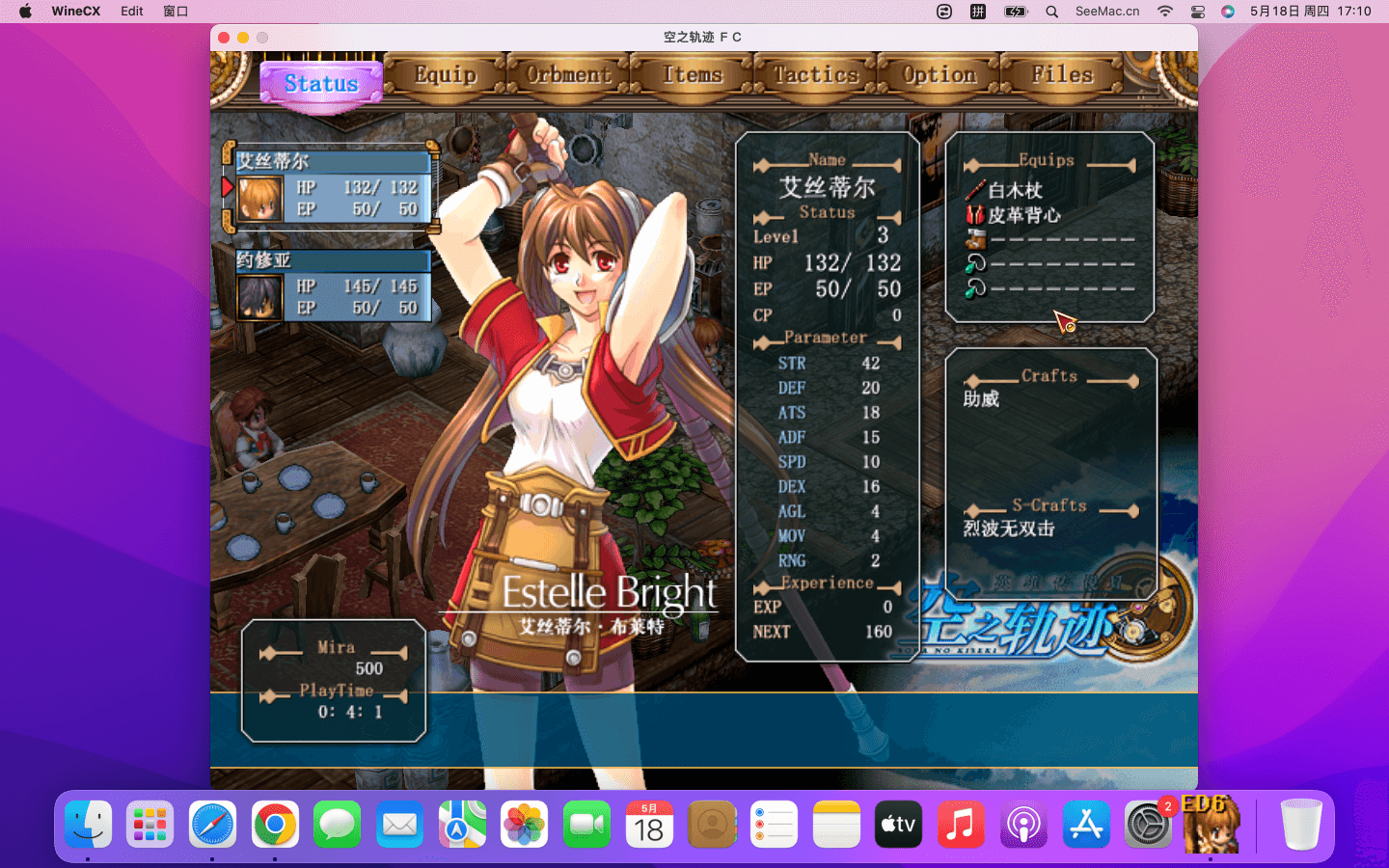Click the 皮革背心 armor entry

click(x=1022, y=215)
